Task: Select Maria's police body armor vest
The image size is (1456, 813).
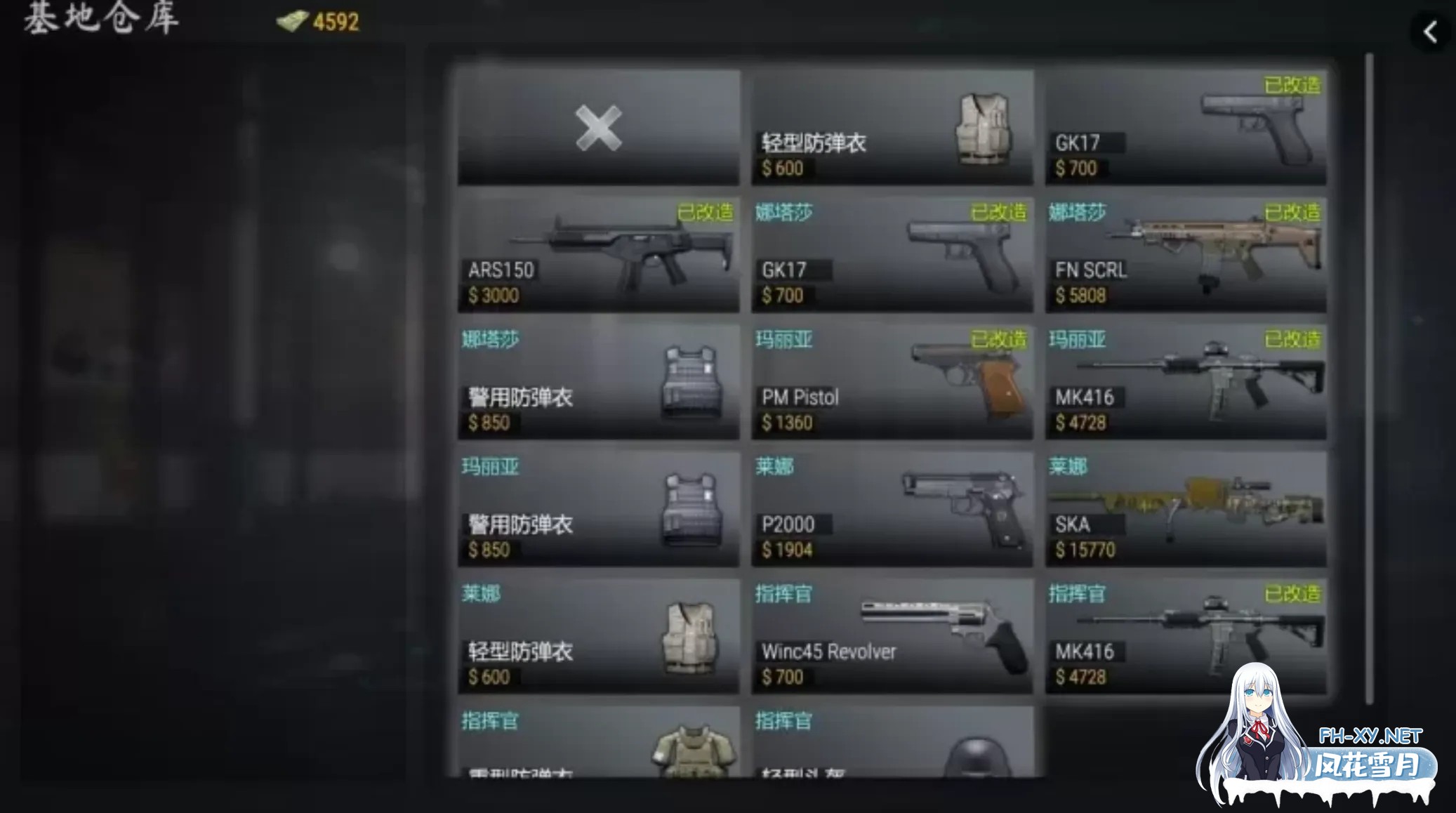Action: [598, 509]
